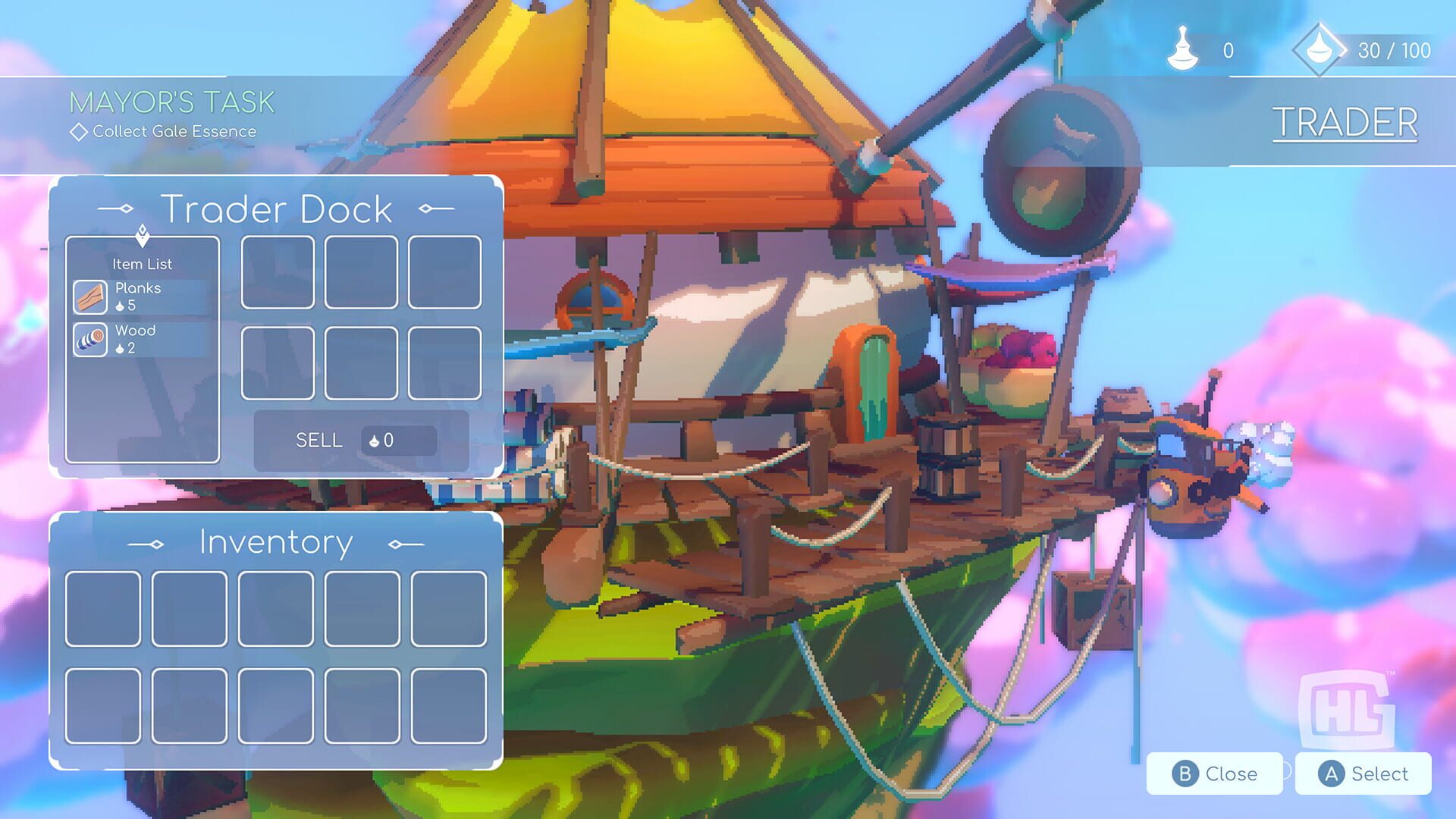The width and height of the screenshot is (1456, 819).
Task: Click Close in the bottom-right corner
Action: 1214,773
